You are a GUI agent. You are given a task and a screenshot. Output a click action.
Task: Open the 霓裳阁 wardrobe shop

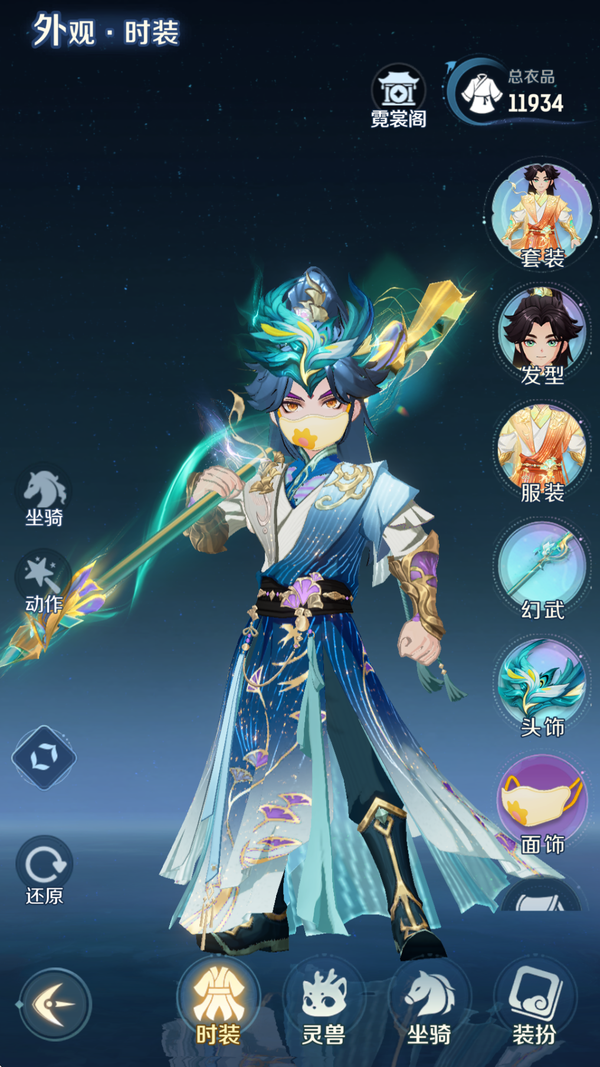[x=398, y=95]
